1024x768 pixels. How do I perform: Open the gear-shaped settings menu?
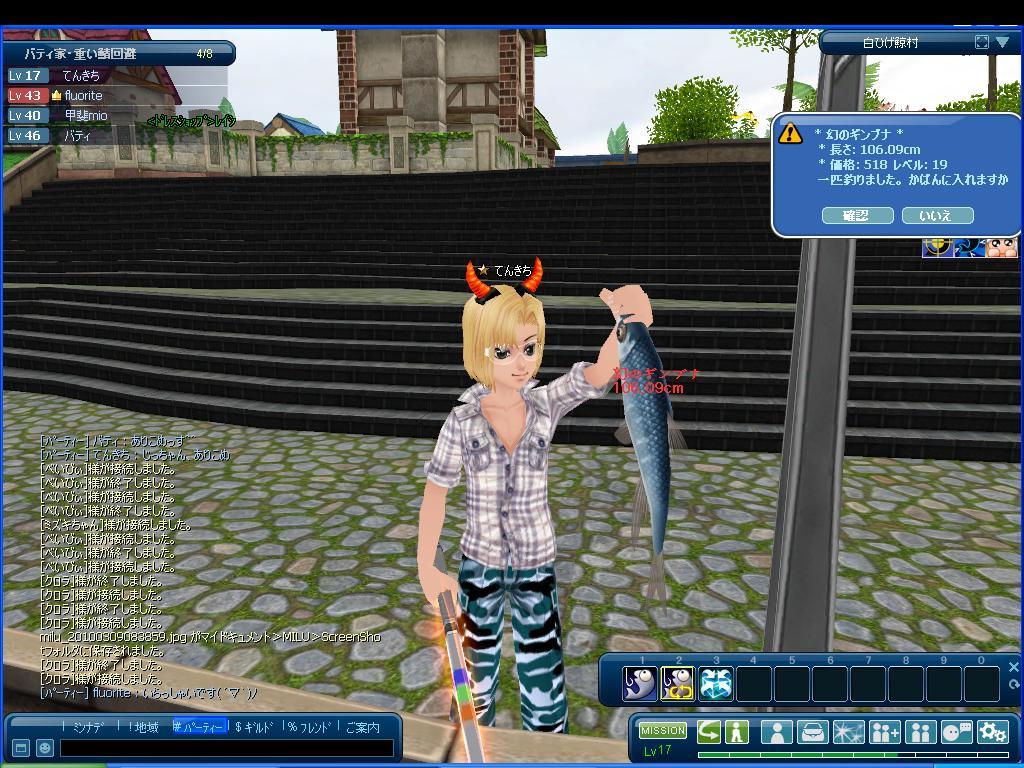pos(993,732)
